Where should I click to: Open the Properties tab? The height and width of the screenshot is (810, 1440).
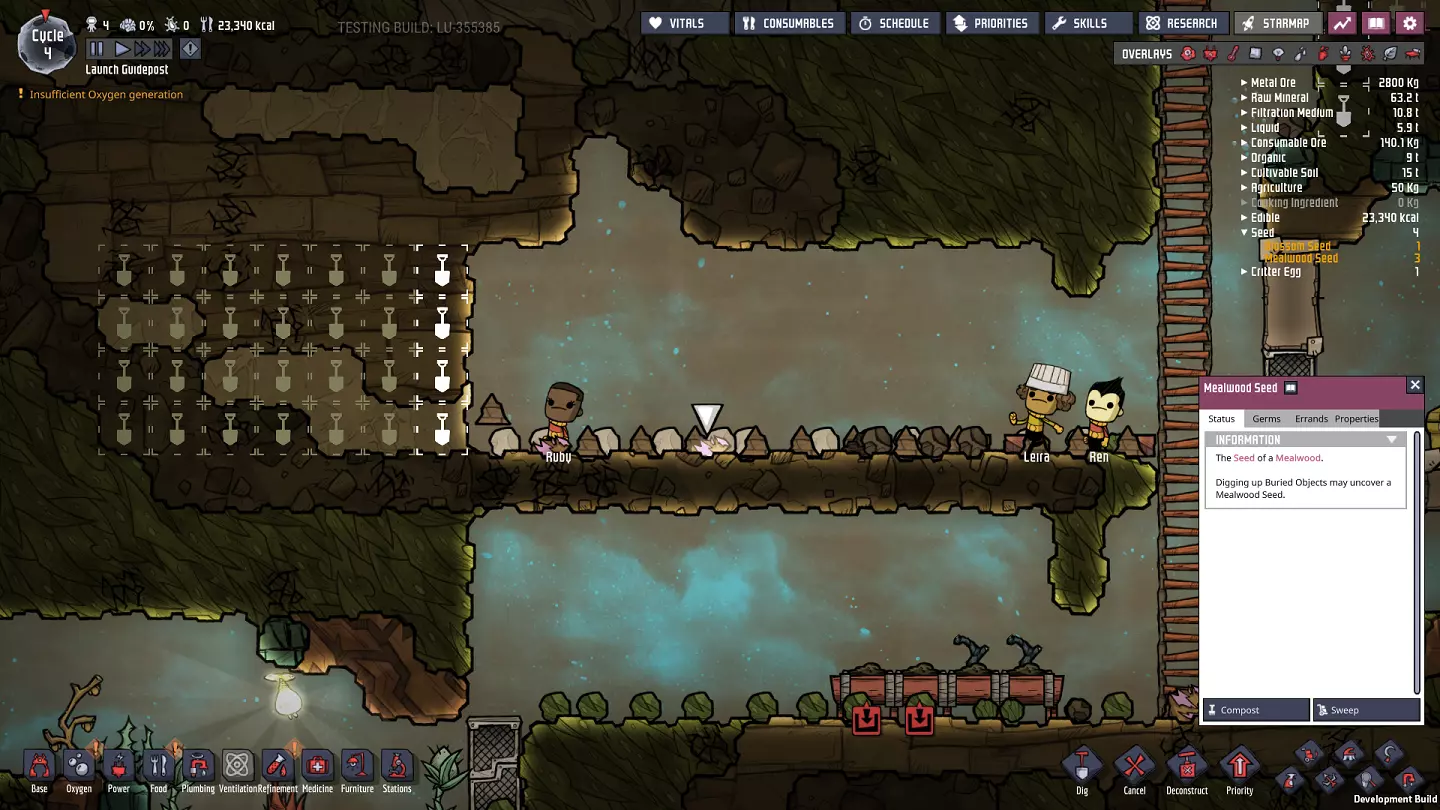coord(1356,419)
